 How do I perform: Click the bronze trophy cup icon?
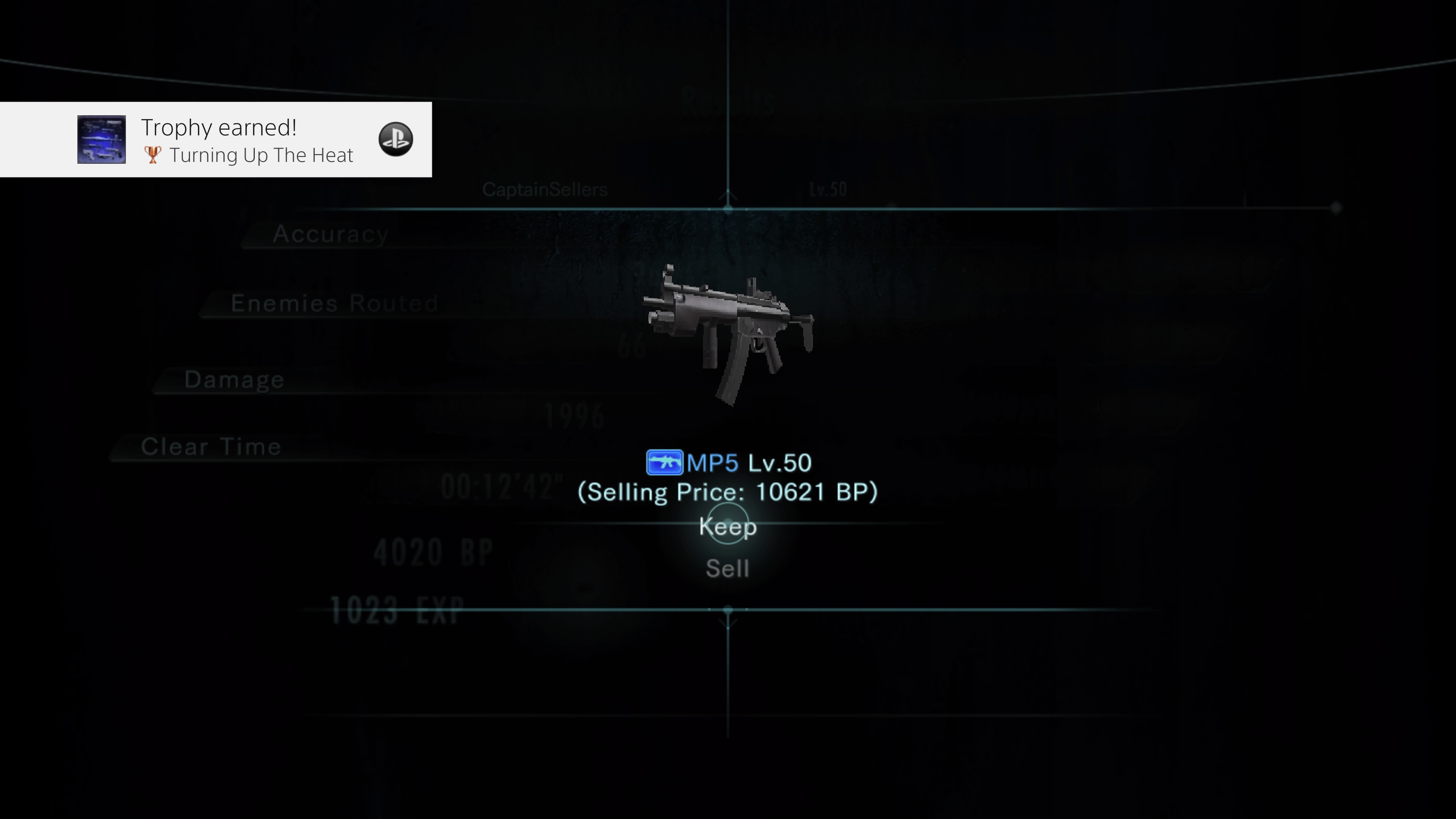pos(152,154)
